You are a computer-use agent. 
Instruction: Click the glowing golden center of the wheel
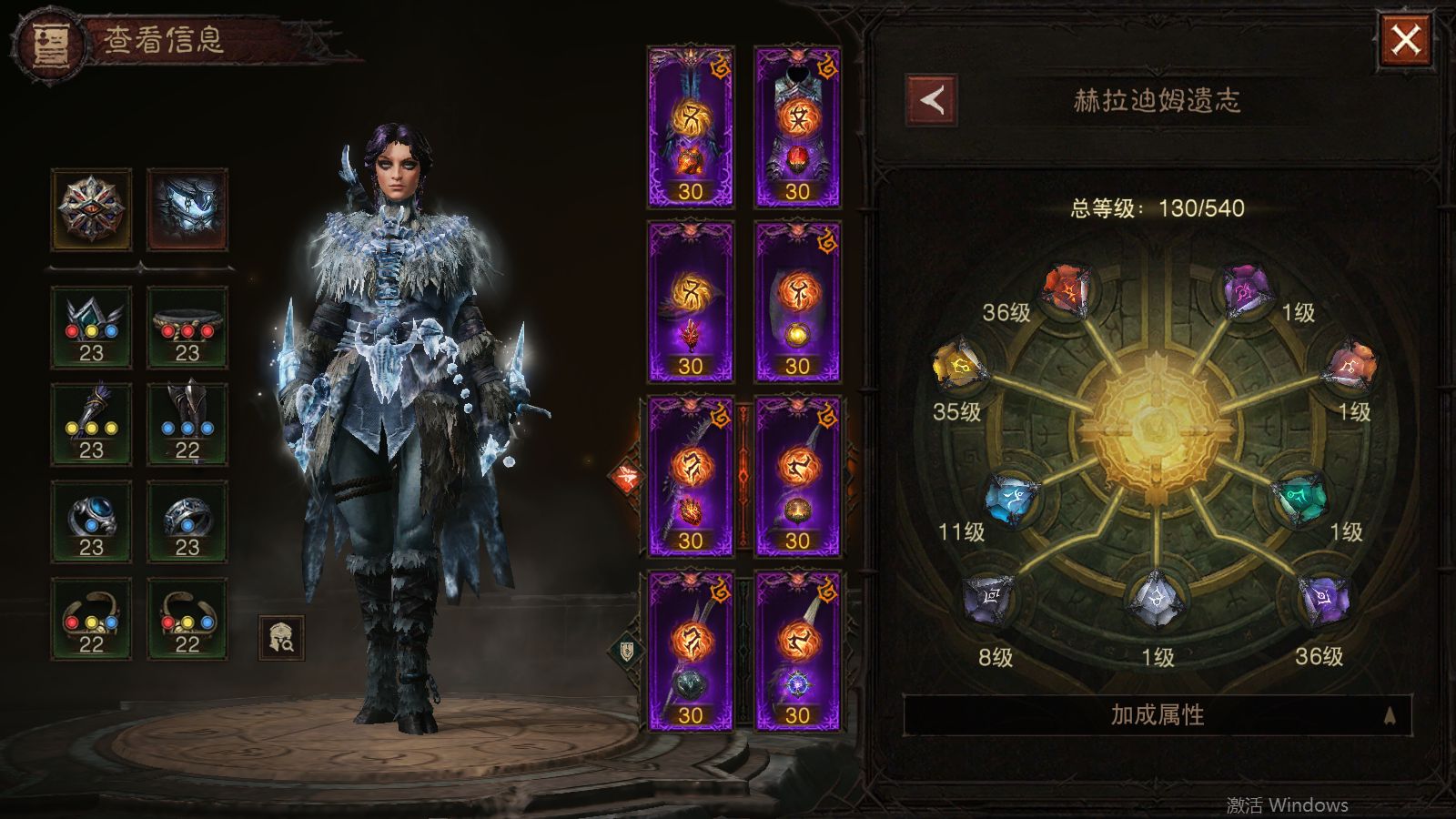click(1156, 426)
